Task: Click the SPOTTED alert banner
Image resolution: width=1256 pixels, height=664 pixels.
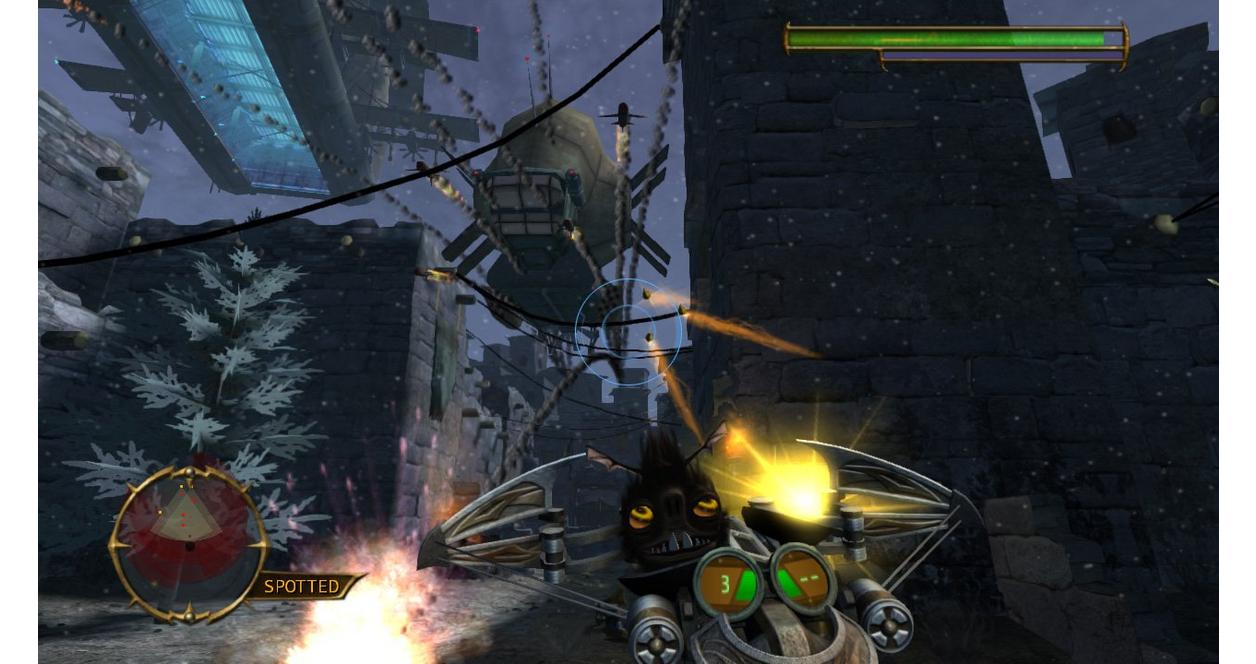Action: [x=305, y=586]
